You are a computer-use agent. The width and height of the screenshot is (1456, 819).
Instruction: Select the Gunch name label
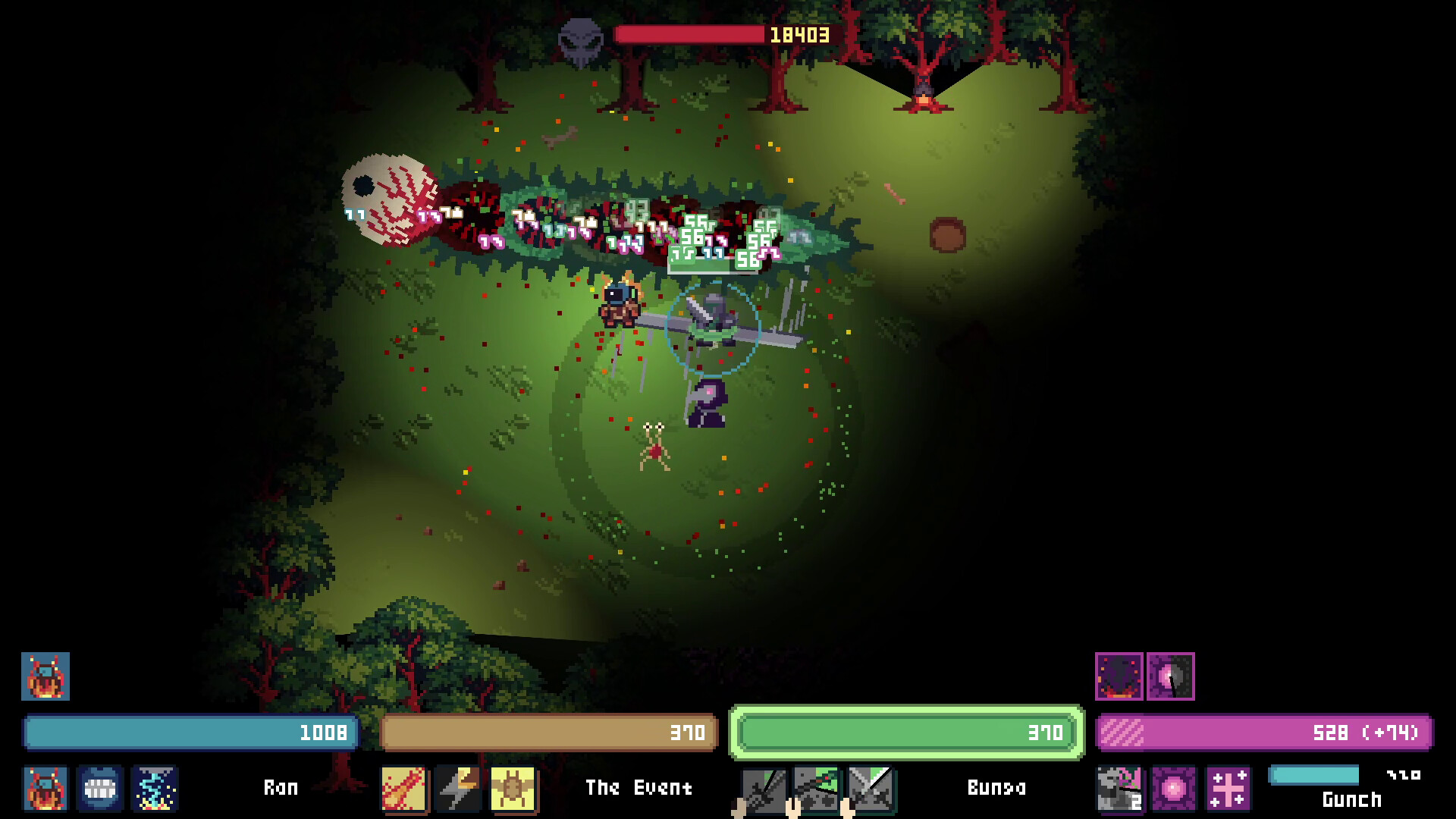click(1352, 799)
